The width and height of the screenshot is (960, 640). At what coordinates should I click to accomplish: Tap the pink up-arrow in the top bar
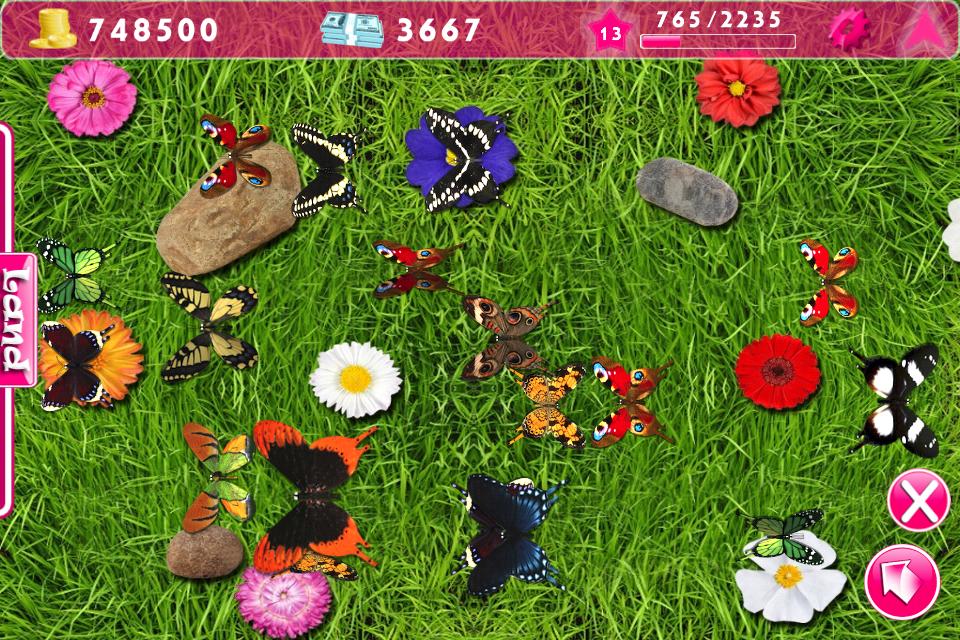[923, 31]
